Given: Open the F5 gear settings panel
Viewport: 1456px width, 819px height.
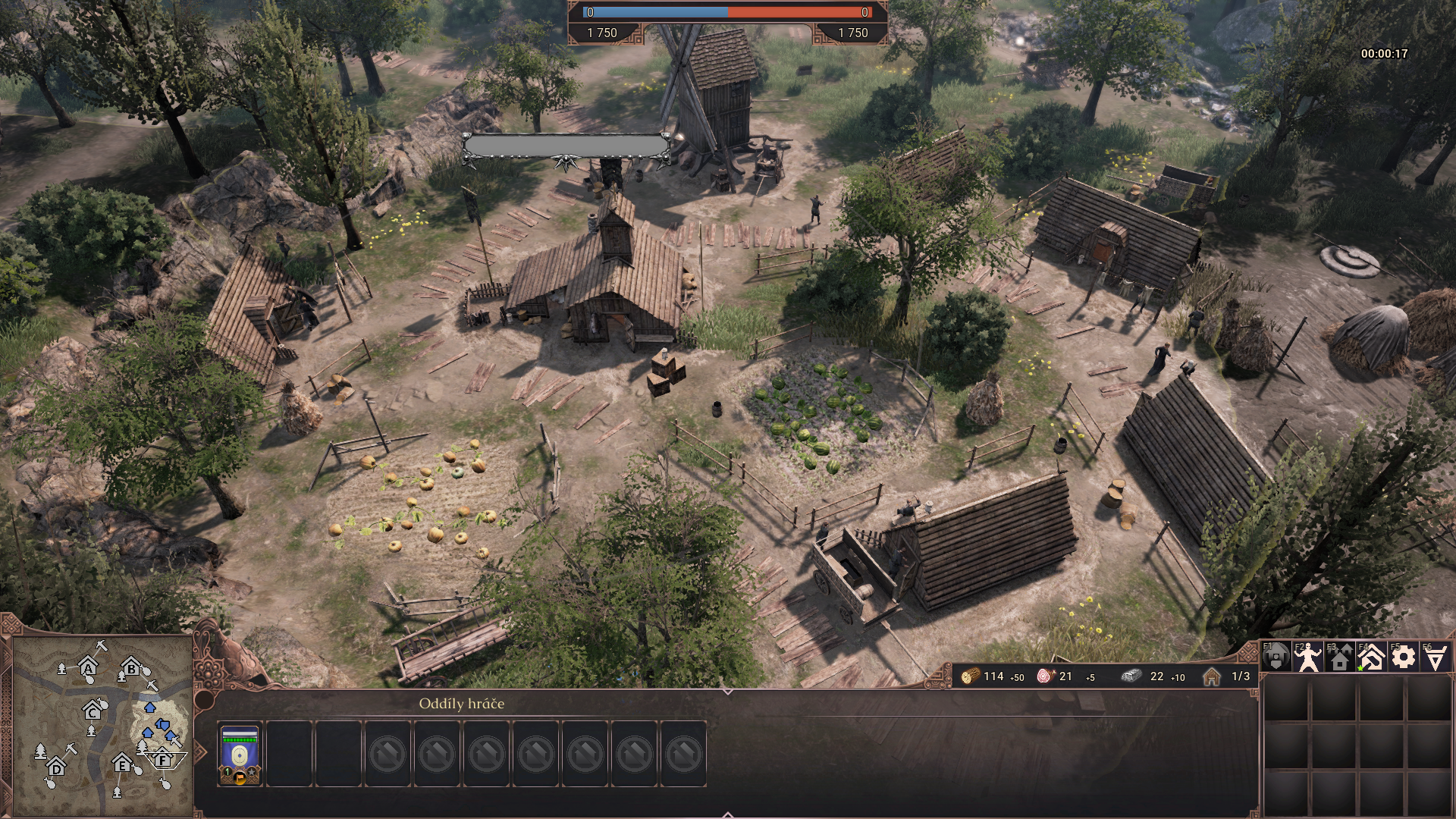Looking at the screenshot, I should (1404, 657).
